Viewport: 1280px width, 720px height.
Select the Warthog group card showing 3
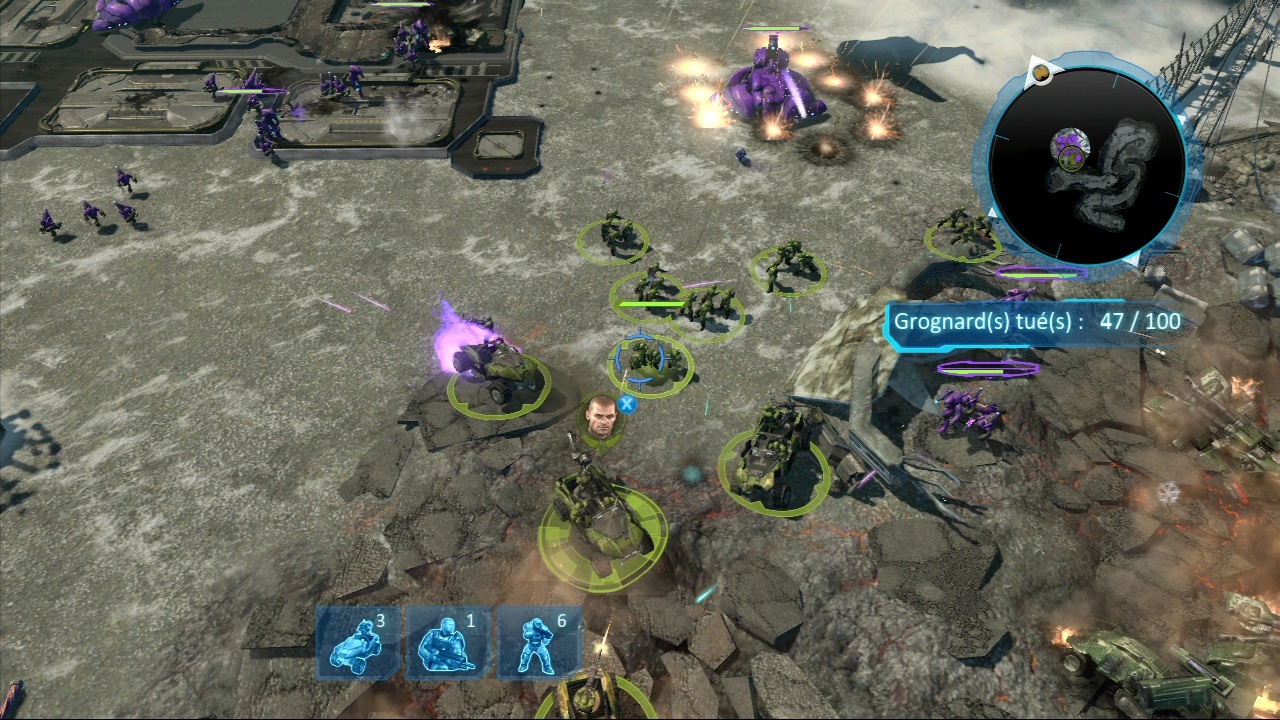[358, 642]
